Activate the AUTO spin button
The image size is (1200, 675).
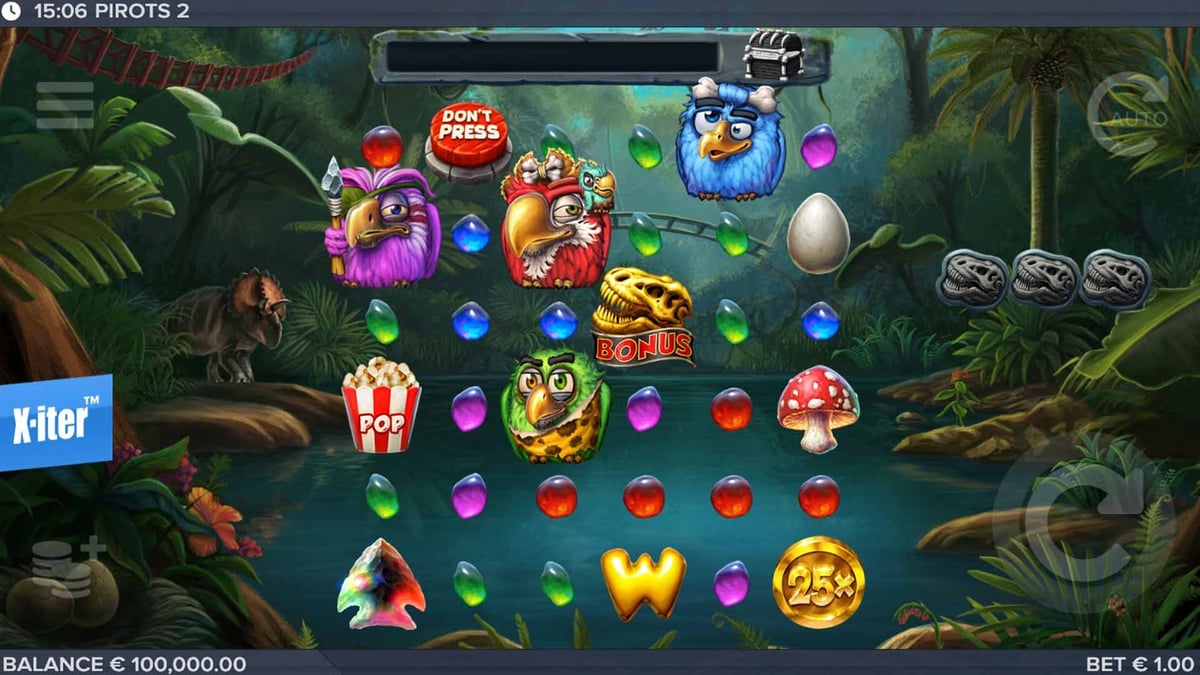tap(1127, 113)
